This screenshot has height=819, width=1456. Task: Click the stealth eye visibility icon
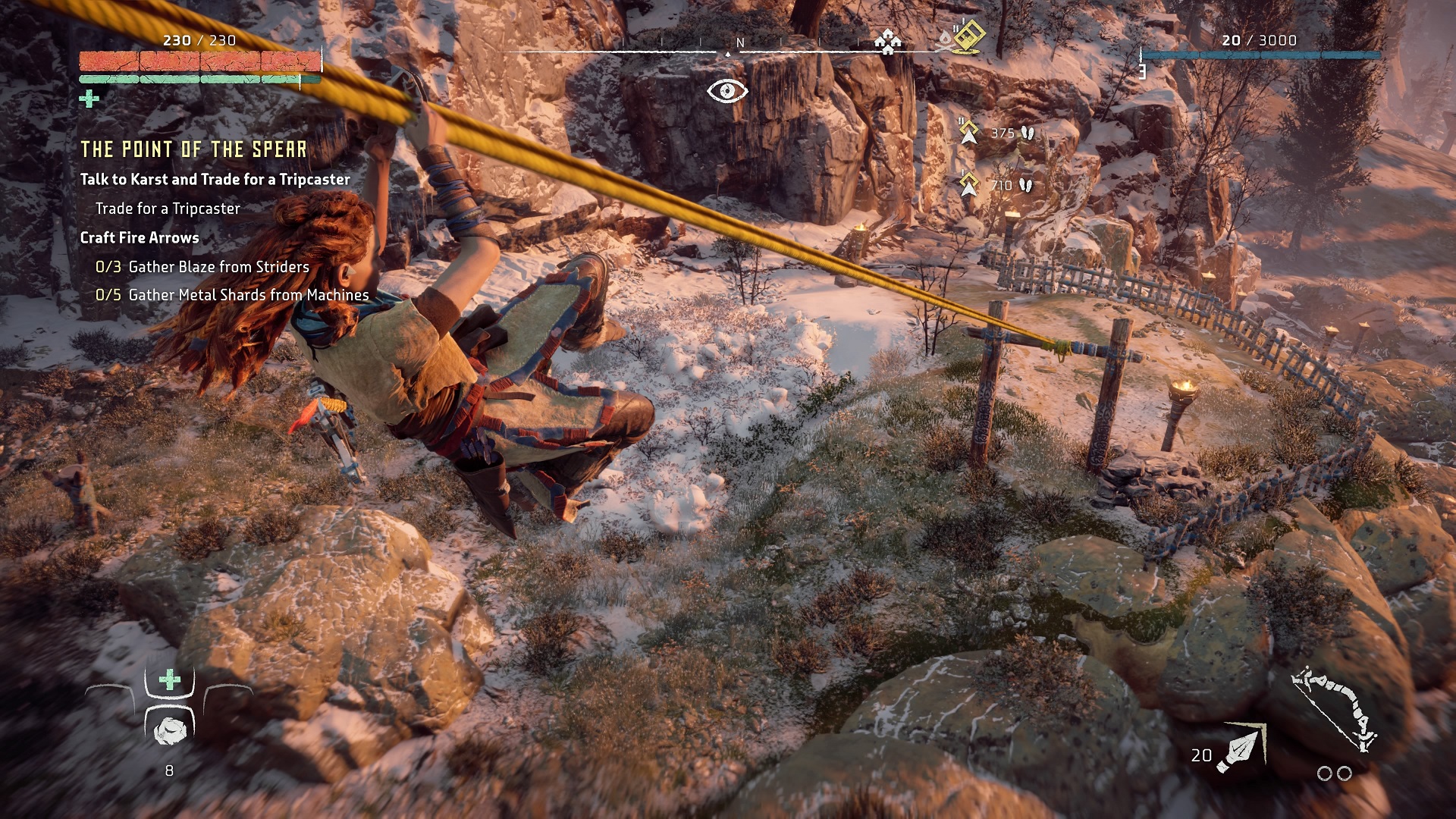(x=727, y=91)
